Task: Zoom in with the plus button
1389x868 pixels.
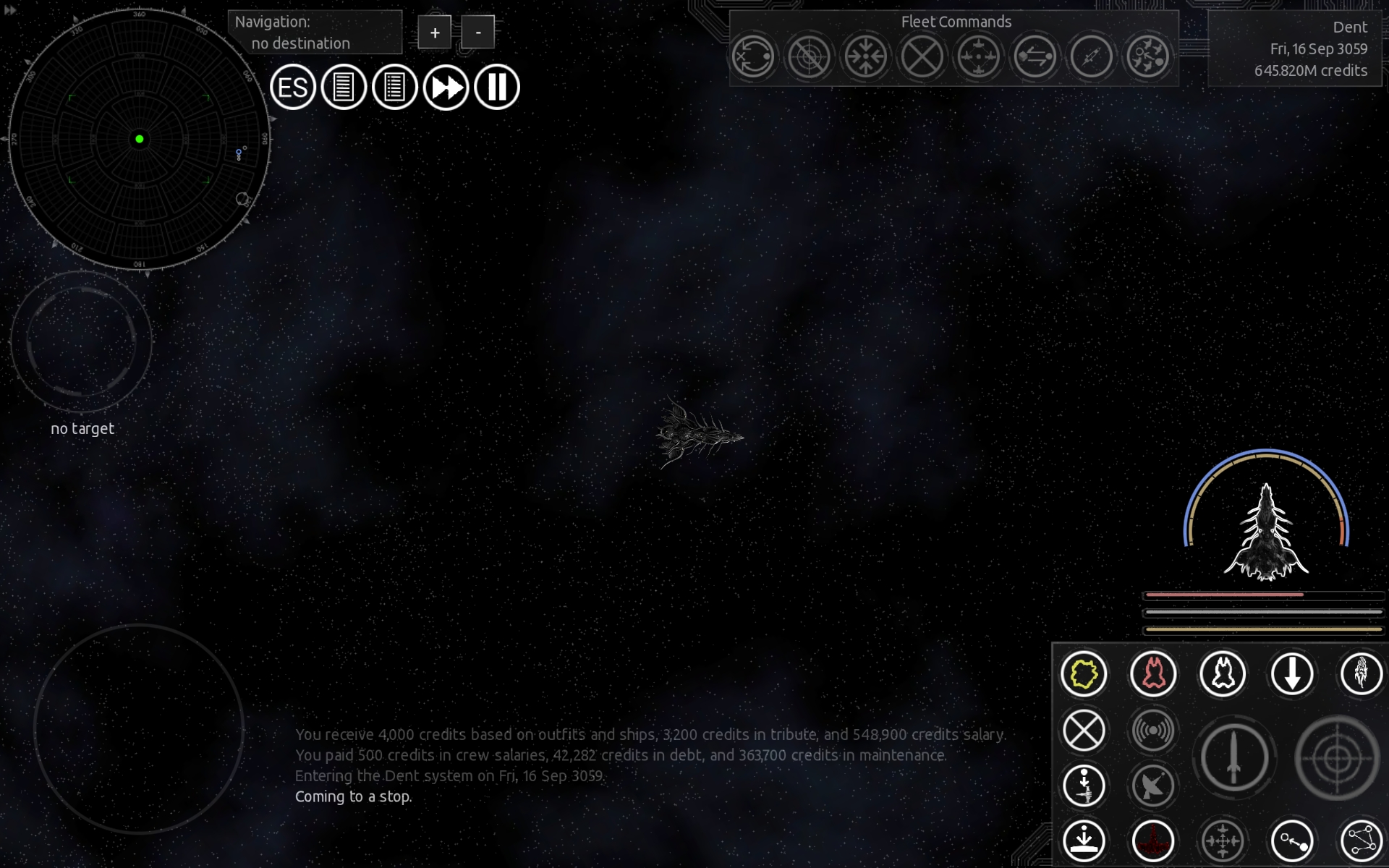Action: point(435,33)
